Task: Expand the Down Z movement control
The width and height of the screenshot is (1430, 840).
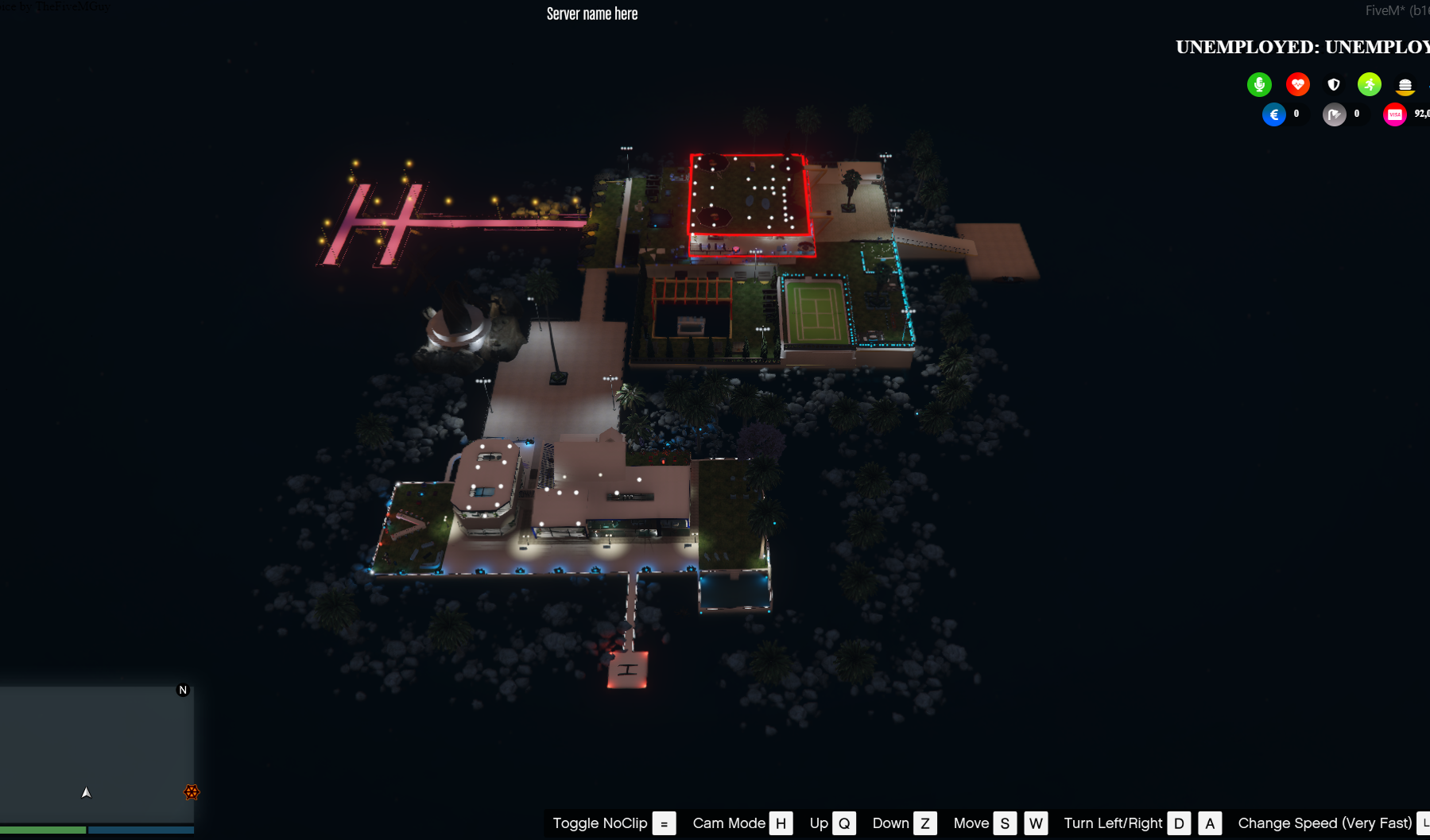Action: [924, 823]
